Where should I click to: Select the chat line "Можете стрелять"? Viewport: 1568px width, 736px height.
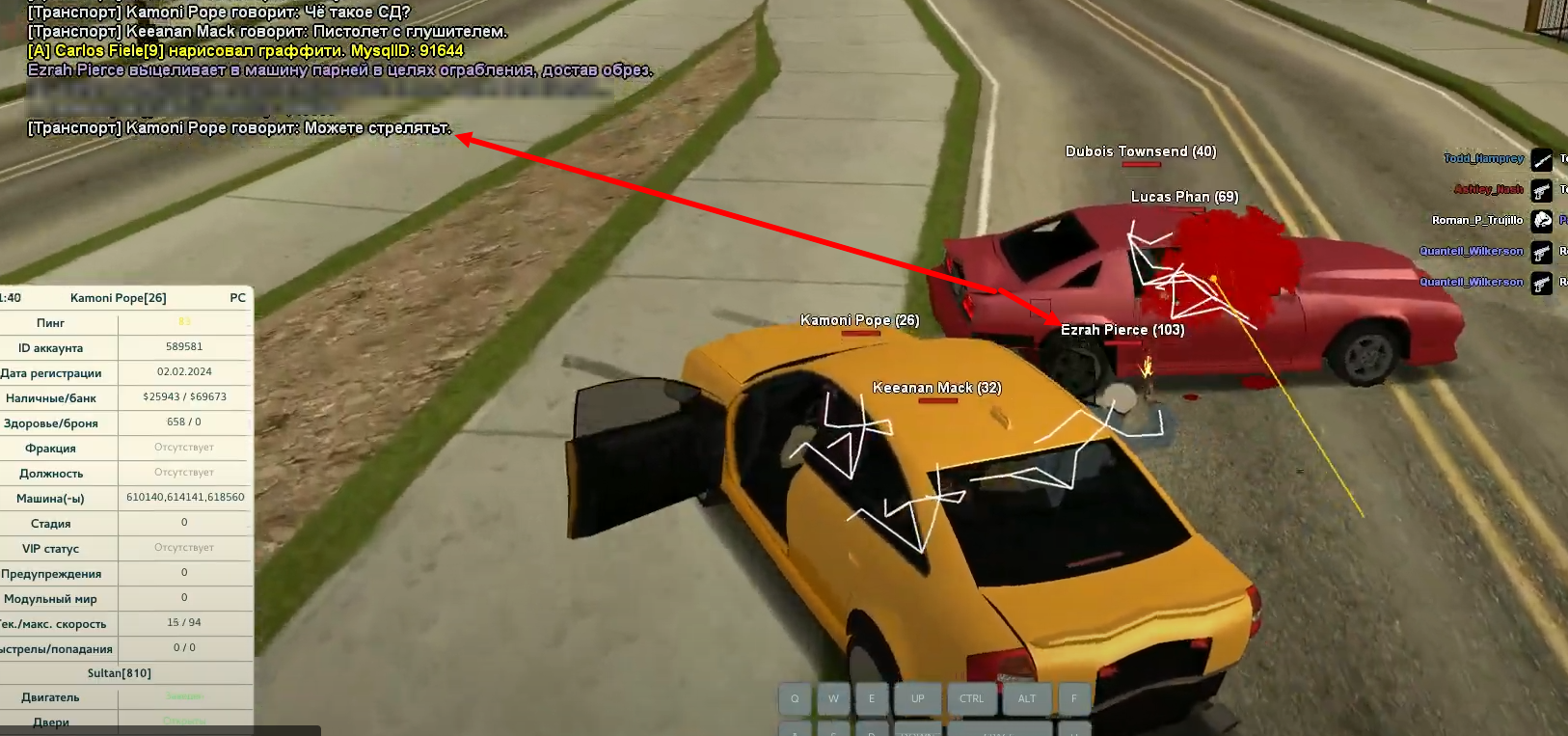tap(239, 127)
